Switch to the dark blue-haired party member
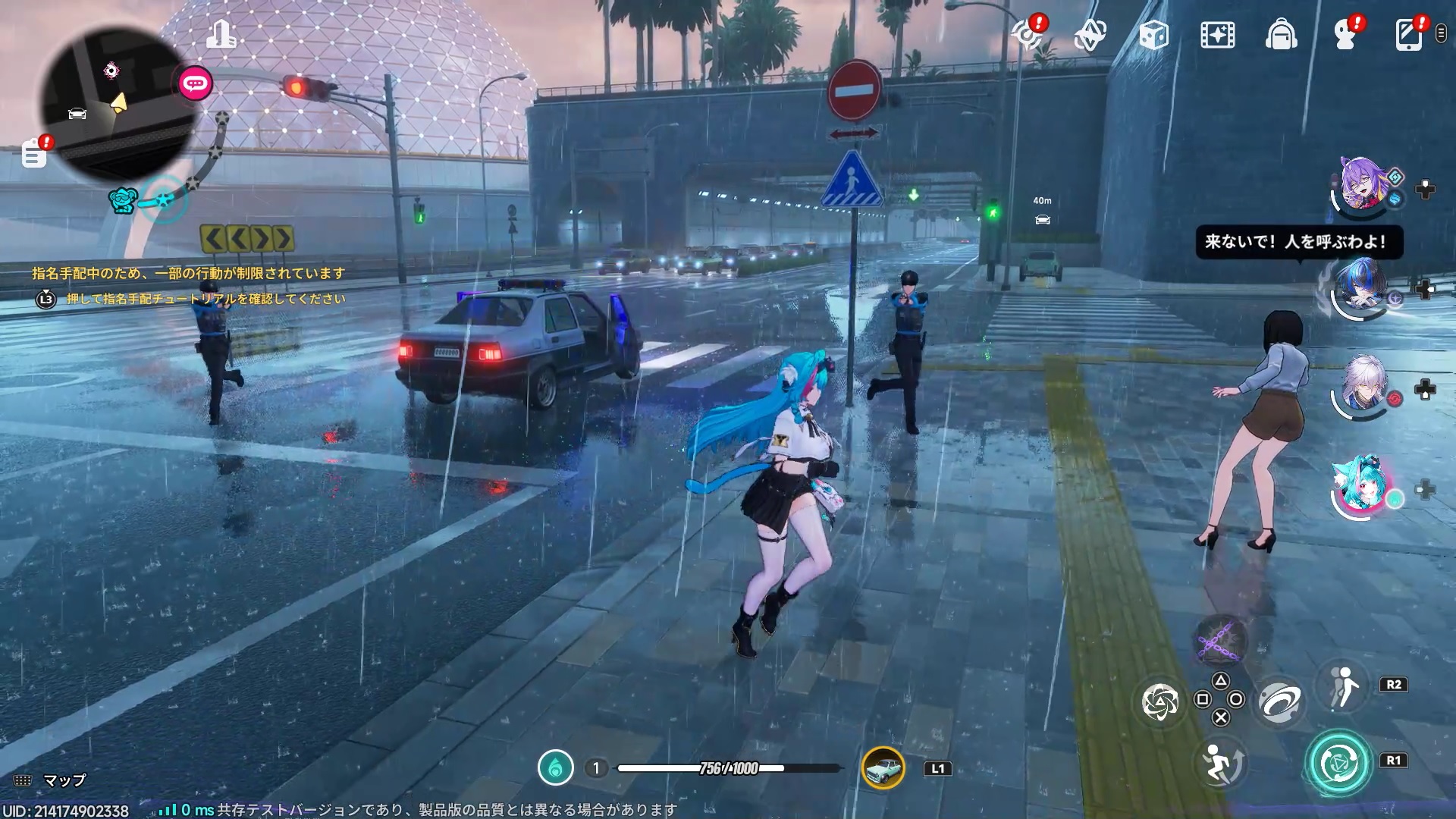The image size is (1456, 819). (1360, 288)
